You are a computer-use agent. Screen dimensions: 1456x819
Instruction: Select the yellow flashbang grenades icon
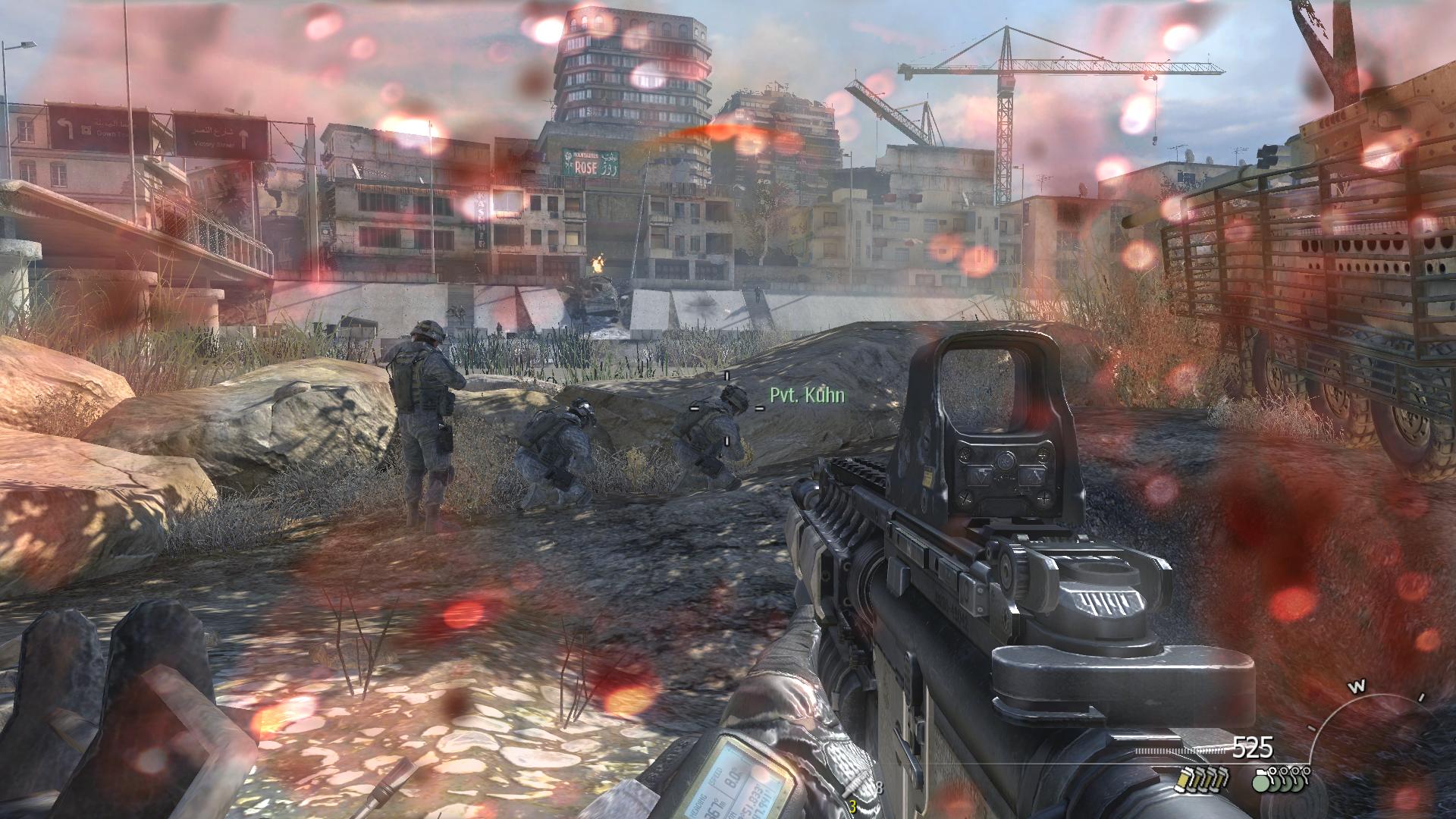(1199, 778)
